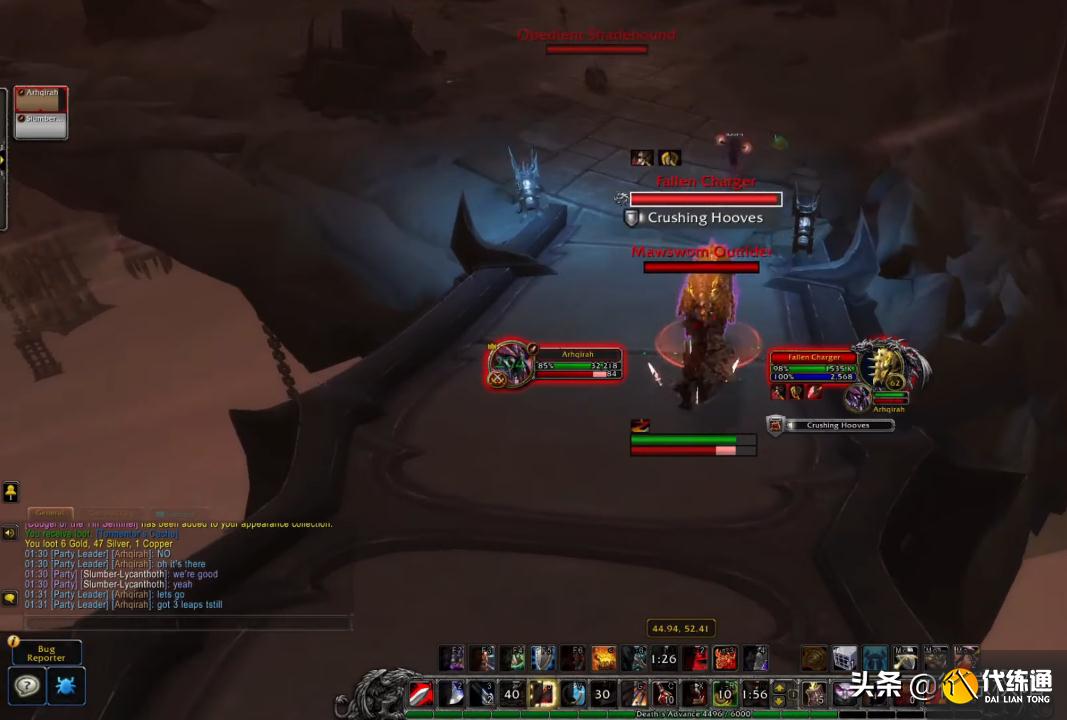Use the first red slash ability

[x=421, y=694]
